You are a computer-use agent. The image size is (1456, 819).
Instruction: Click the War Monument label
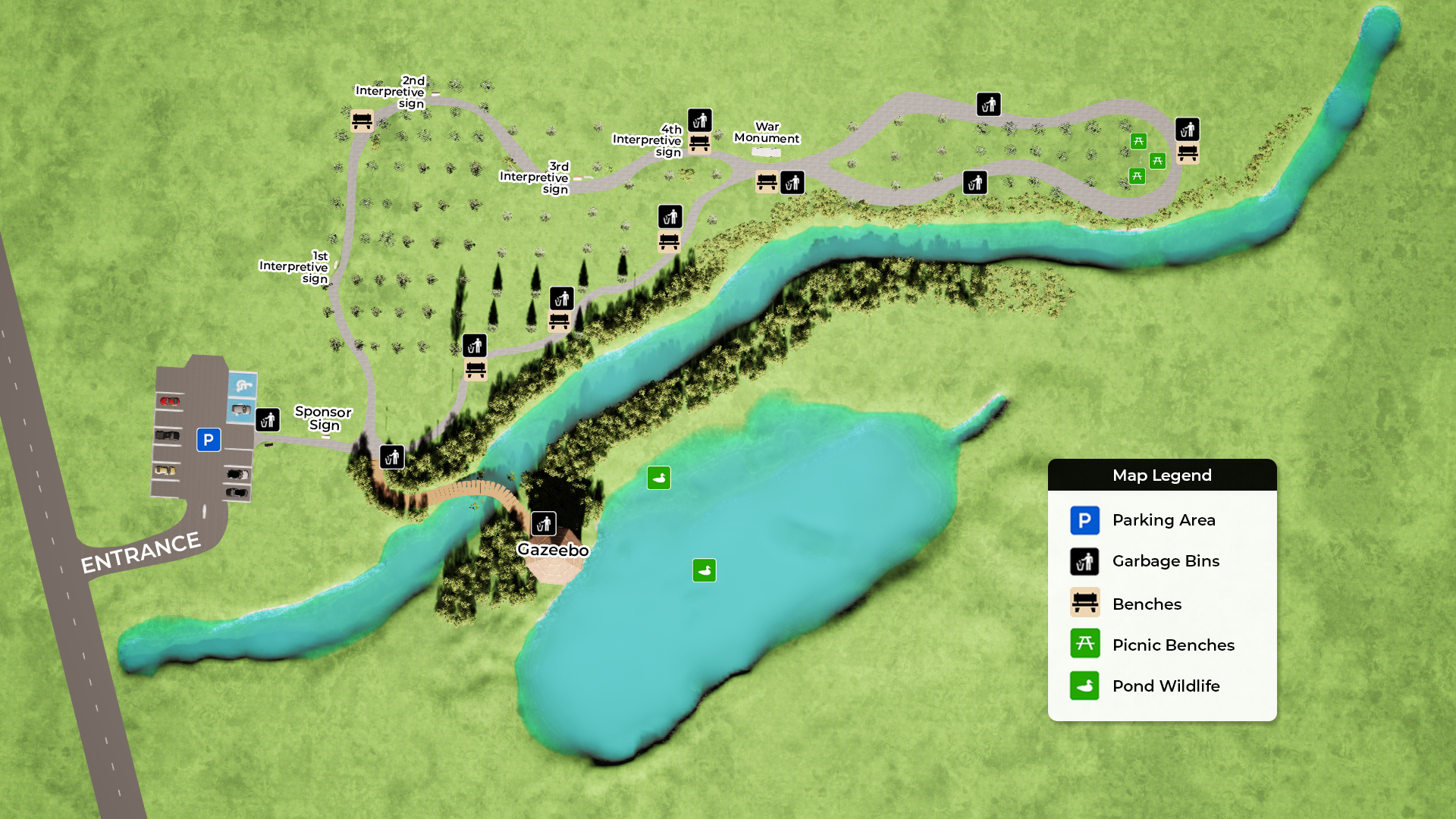[767, 133]
